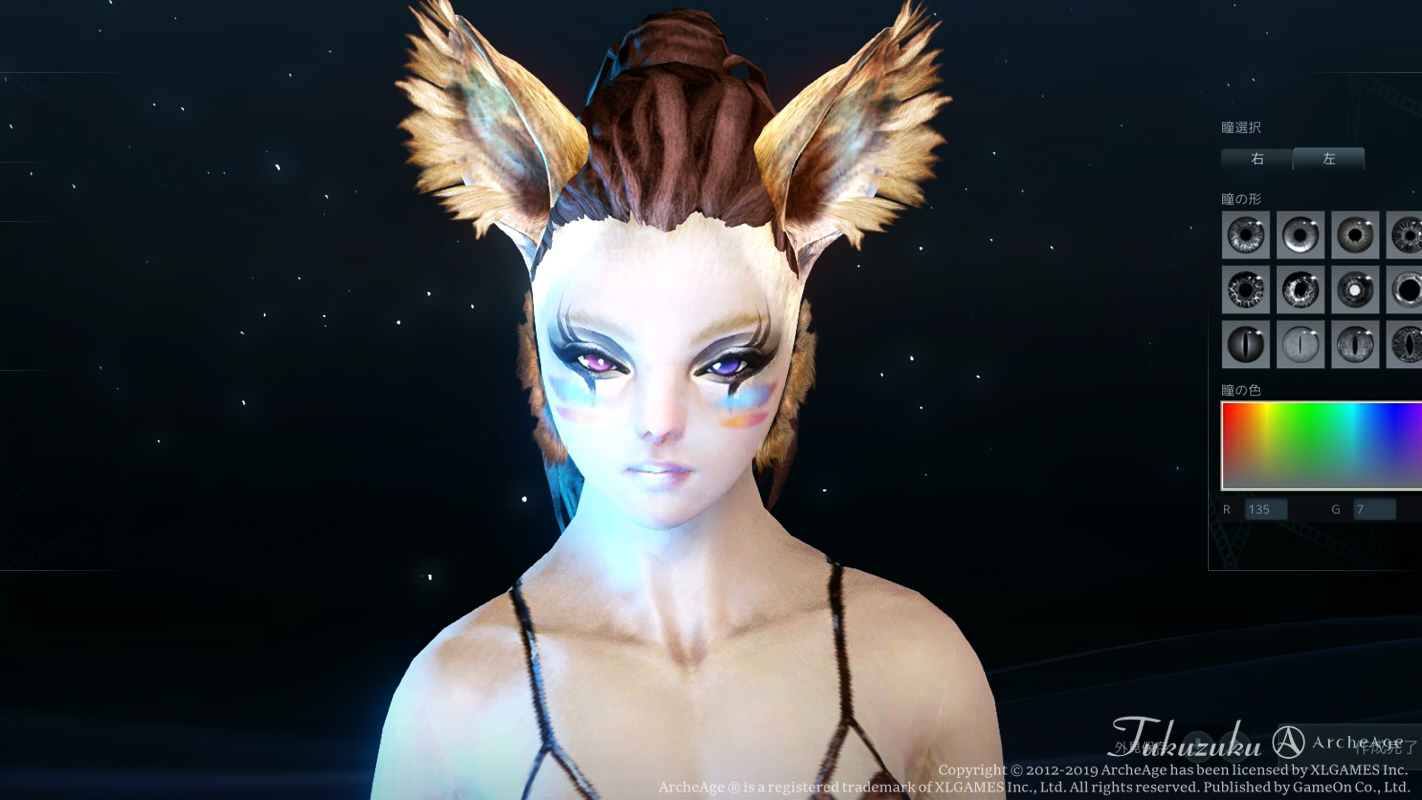Select the reptilian slit eye shape
The image size is (1422, 800).
coord(1355,343)
